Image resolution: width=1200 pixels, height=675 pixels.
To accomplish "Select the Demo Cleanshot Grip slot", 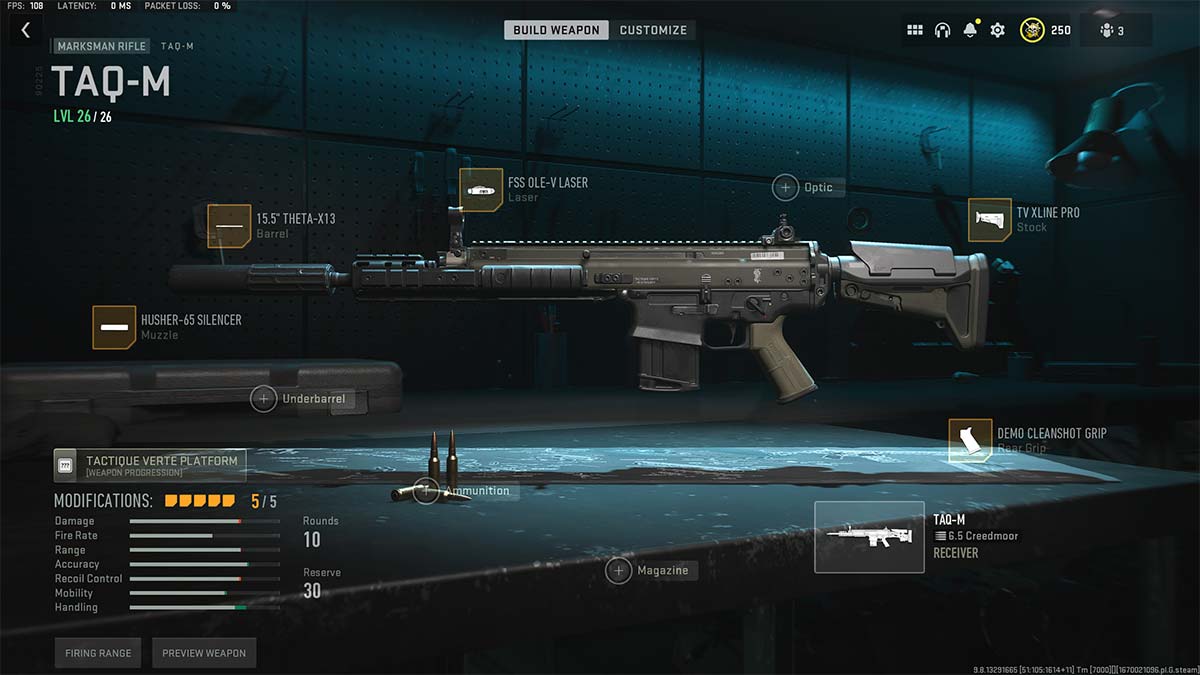I will coord(970,440).
